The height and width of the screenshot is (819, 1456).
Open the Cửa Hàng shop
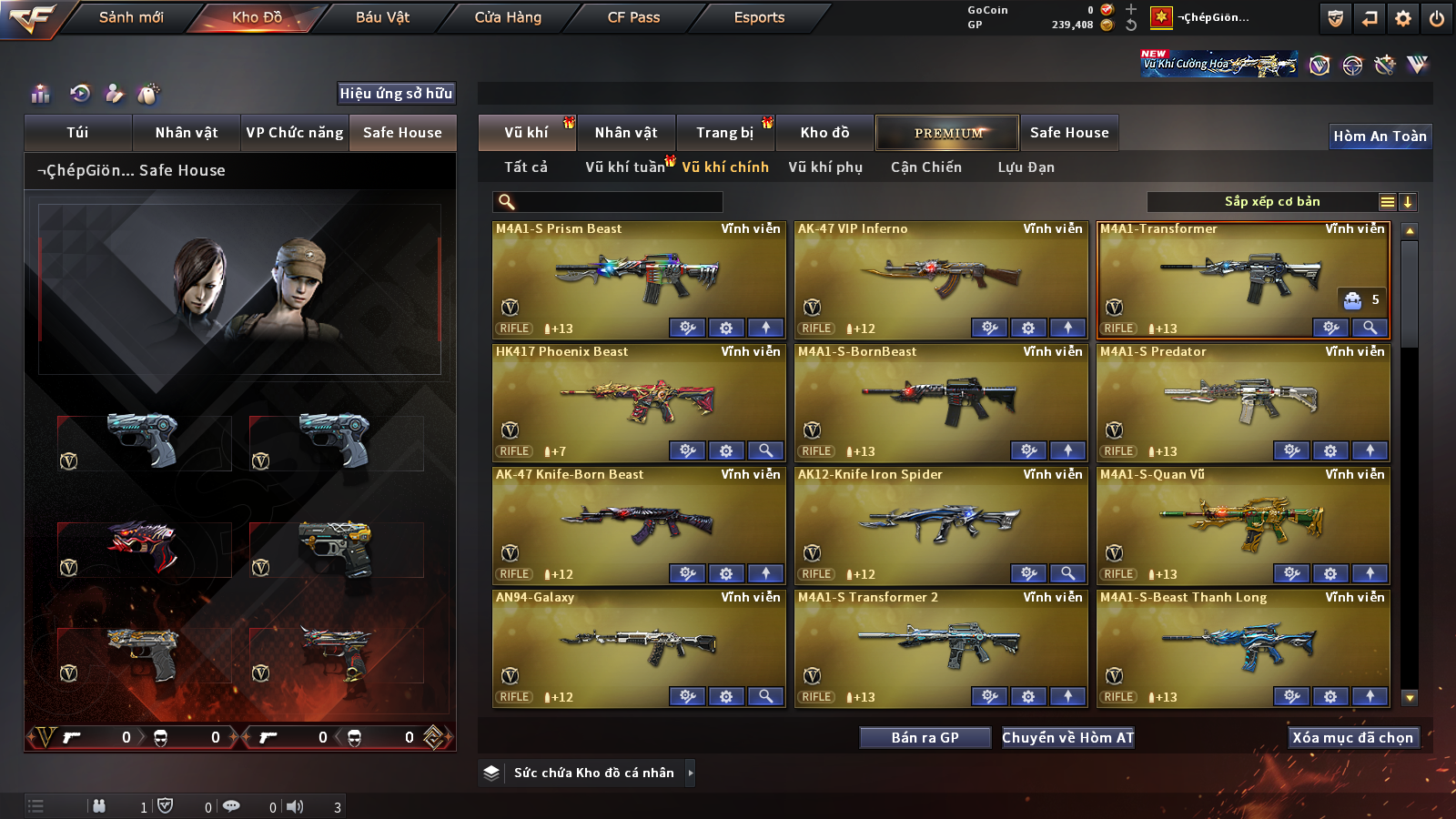pos(508,17)
